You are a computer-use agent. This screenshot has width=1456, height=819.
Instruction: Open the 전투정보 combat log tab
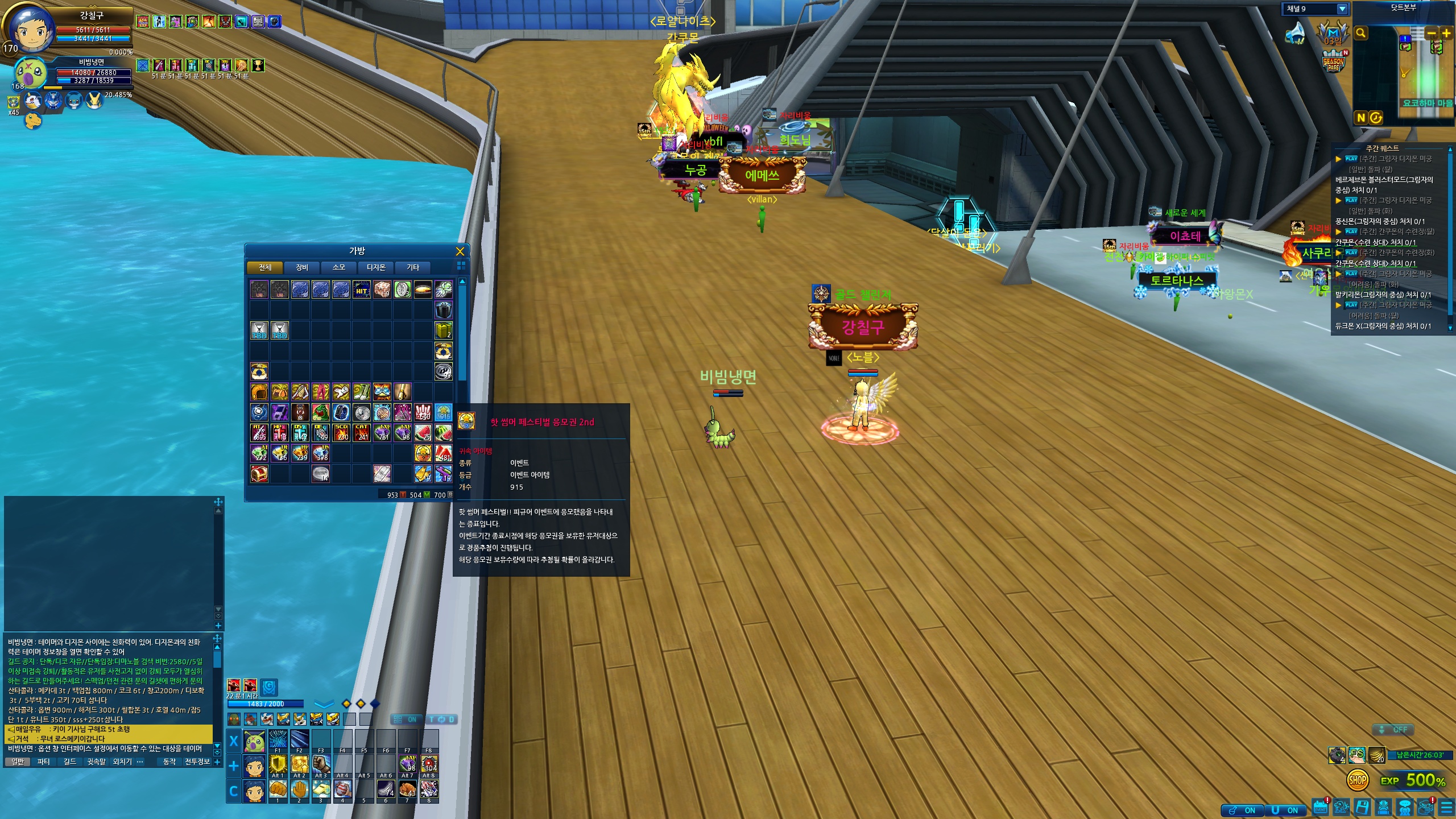(197, 762)
